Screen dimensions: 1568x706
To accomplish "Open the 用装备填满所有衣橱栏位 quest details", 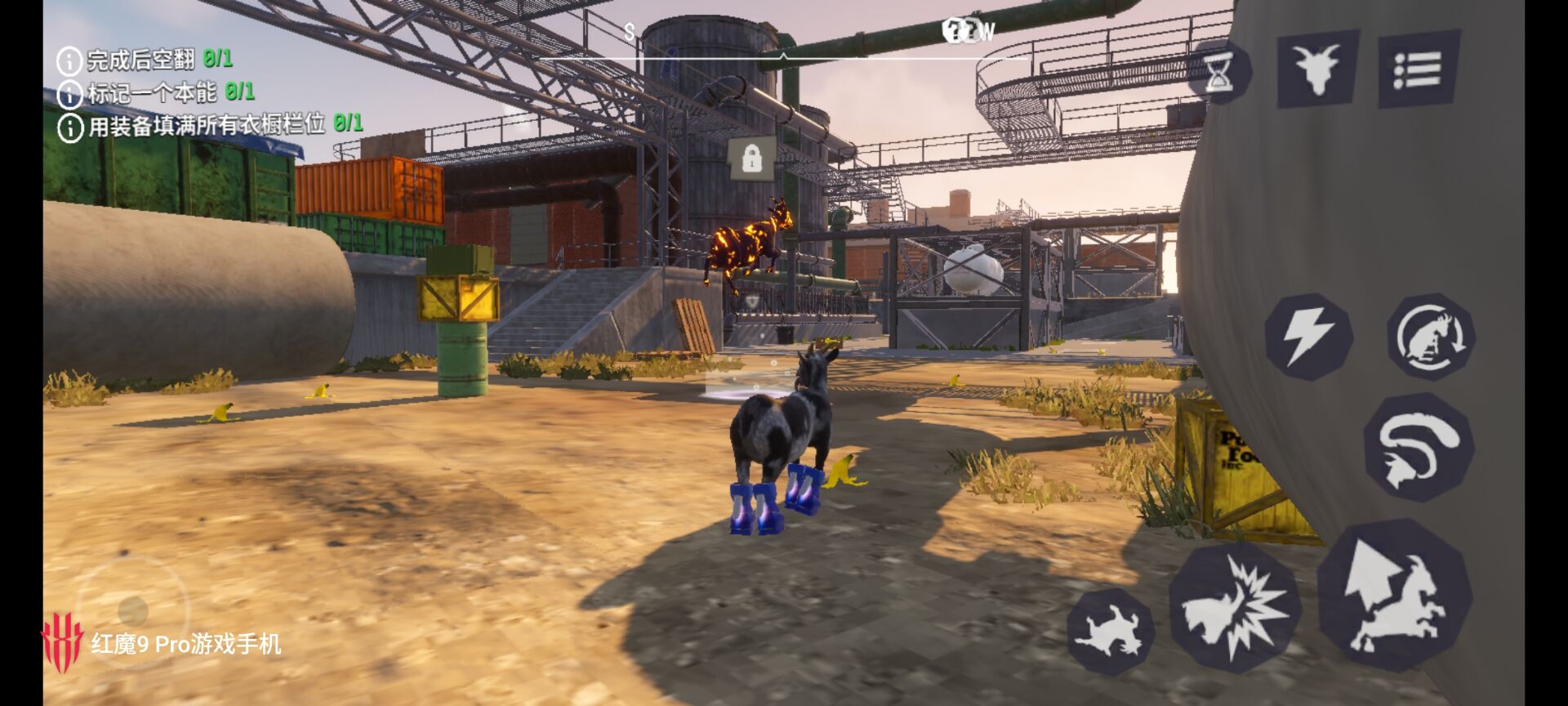I will [x=70, y=127].
